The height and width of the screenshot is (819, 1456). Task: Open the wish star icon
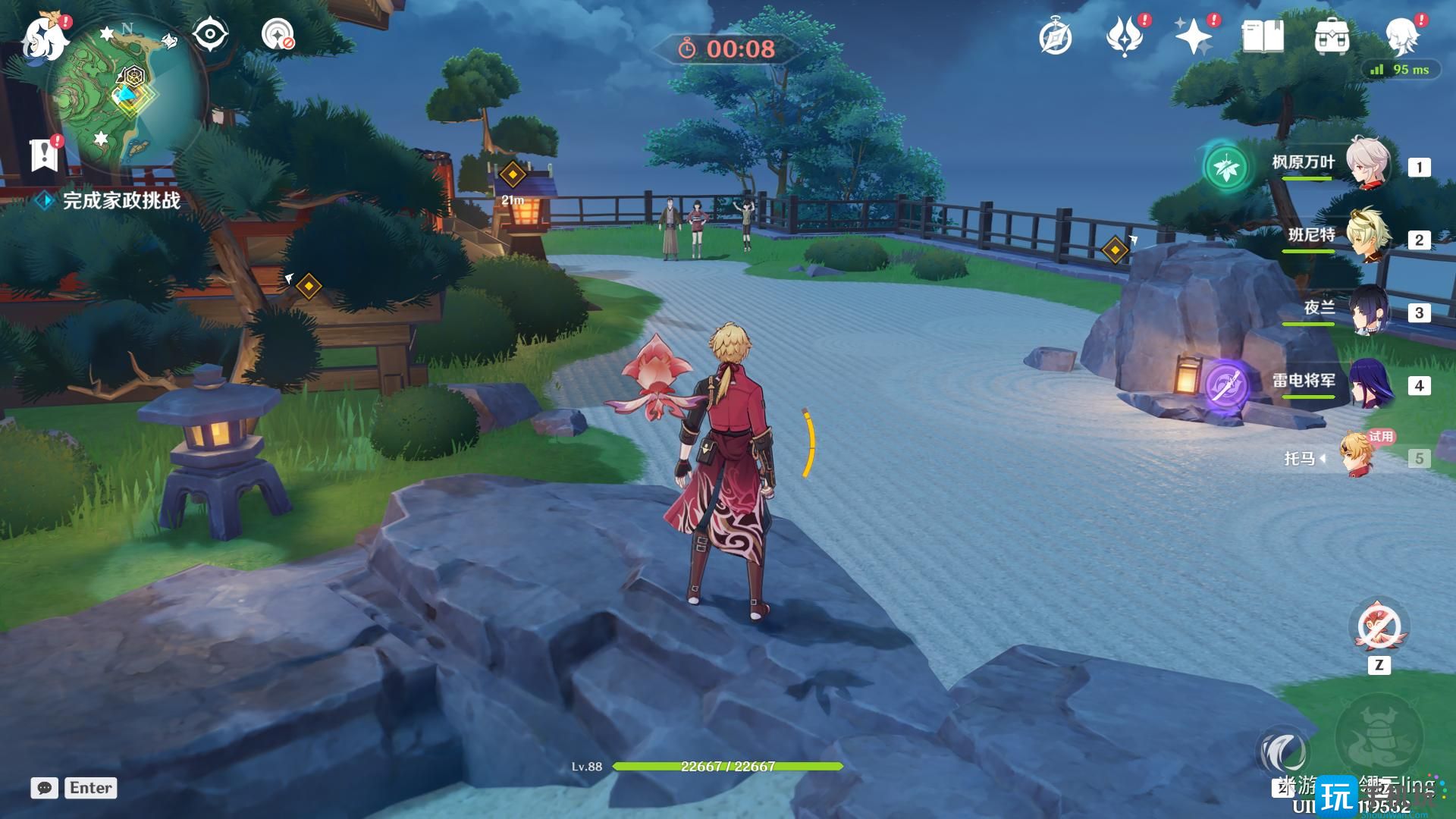click(1194, 36)
